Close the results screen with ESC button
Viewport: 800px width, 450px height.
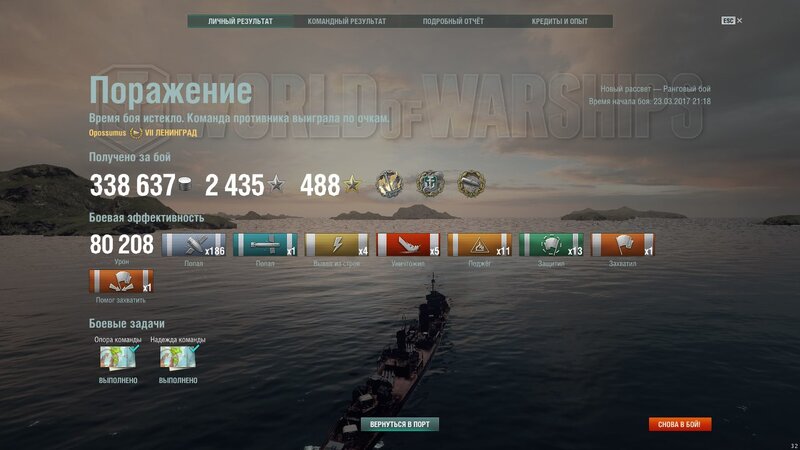click(728, 21)
